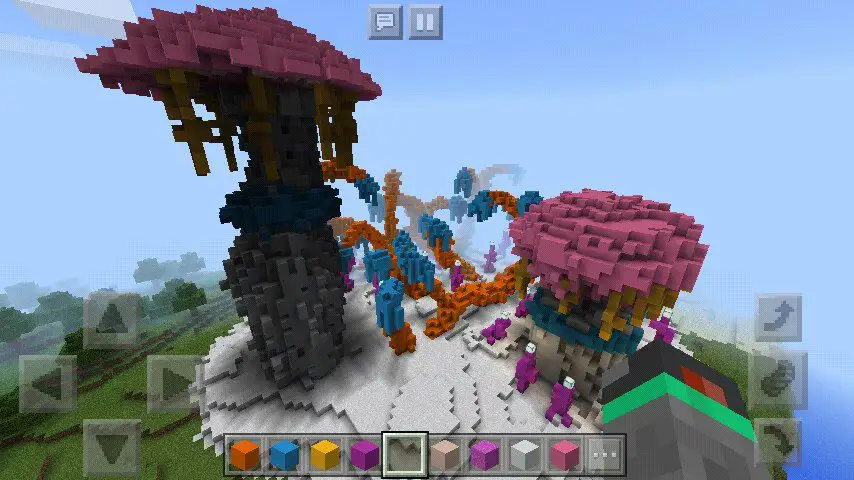Tap the middle button between the fly arrows
Image resolution: width=854 pixels, height=480 pixels.
click(x=777, y=380)
